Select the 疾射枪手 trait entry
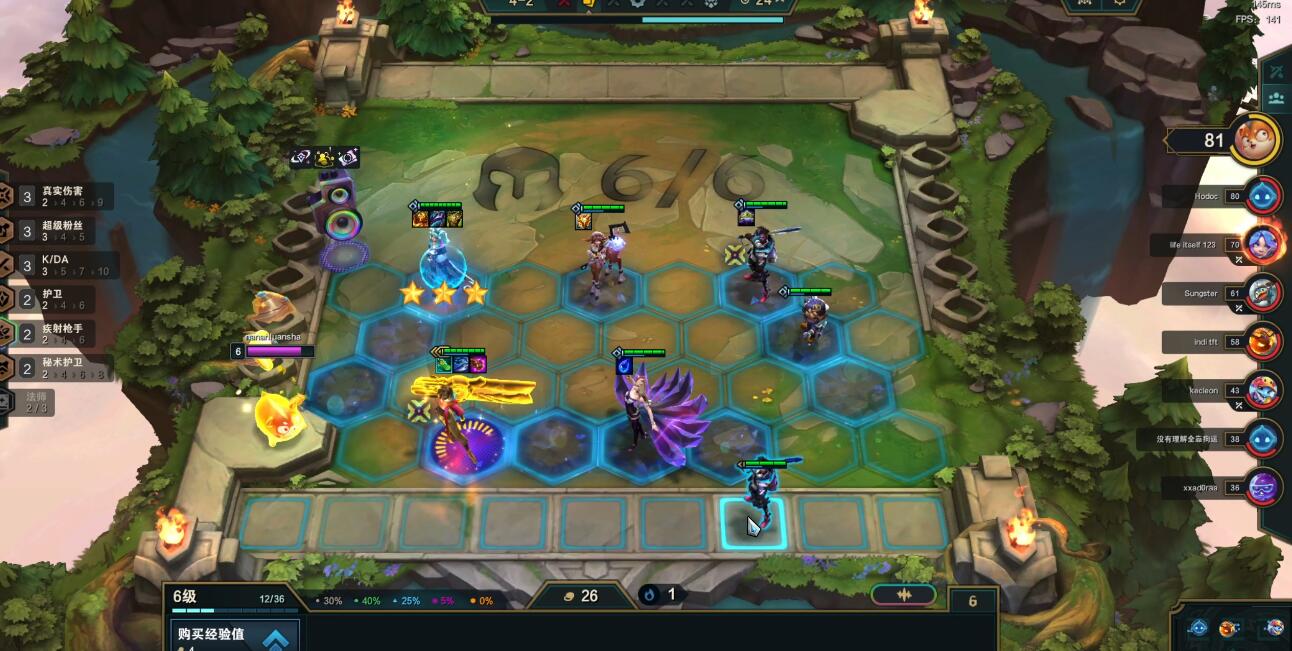Image resolution: width=1292 pixels, height=651 pixels. pos(62,333)
